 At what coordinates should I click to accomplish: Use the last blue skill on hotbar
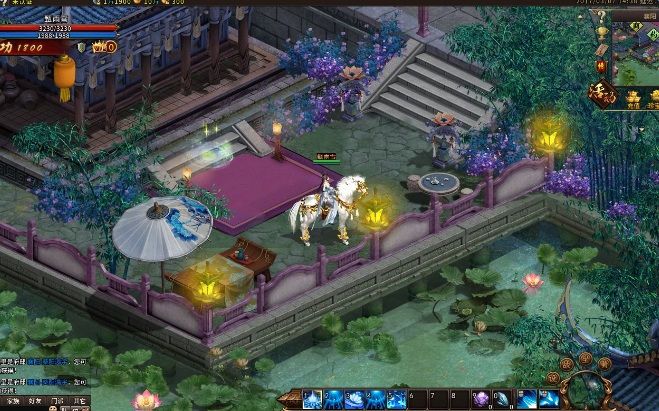(x=549, y=400)
